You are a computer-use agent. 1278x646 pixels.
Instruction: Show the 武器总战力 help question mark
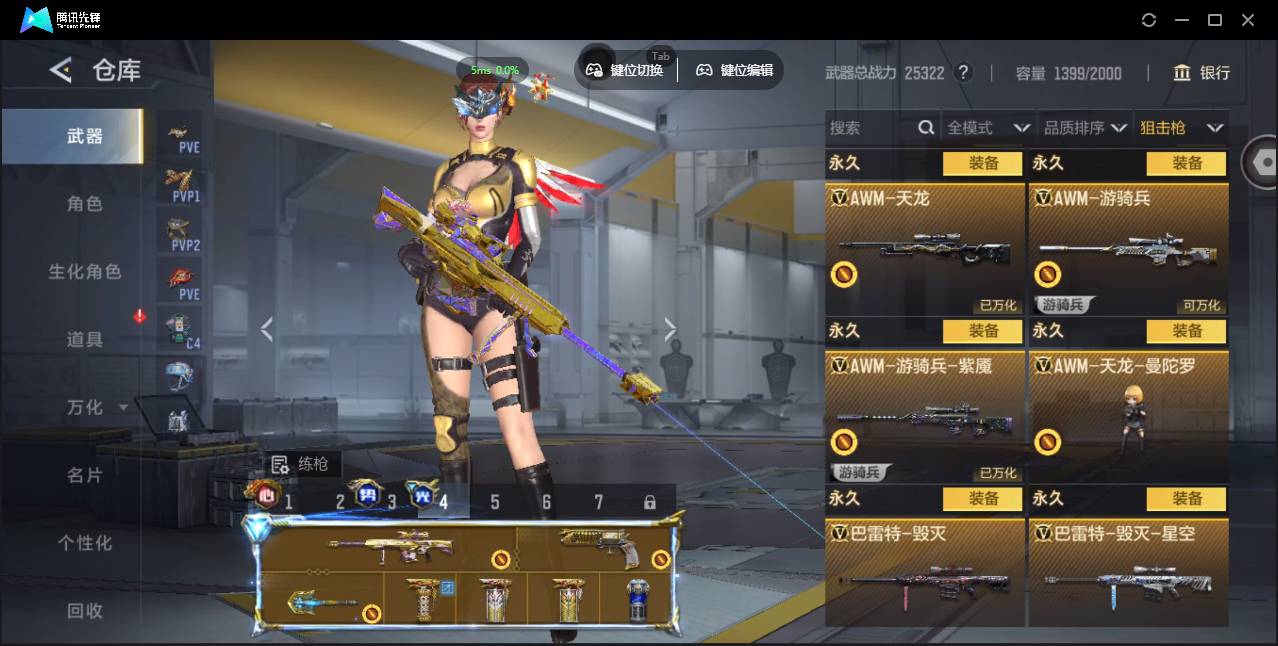pos(963,73)
